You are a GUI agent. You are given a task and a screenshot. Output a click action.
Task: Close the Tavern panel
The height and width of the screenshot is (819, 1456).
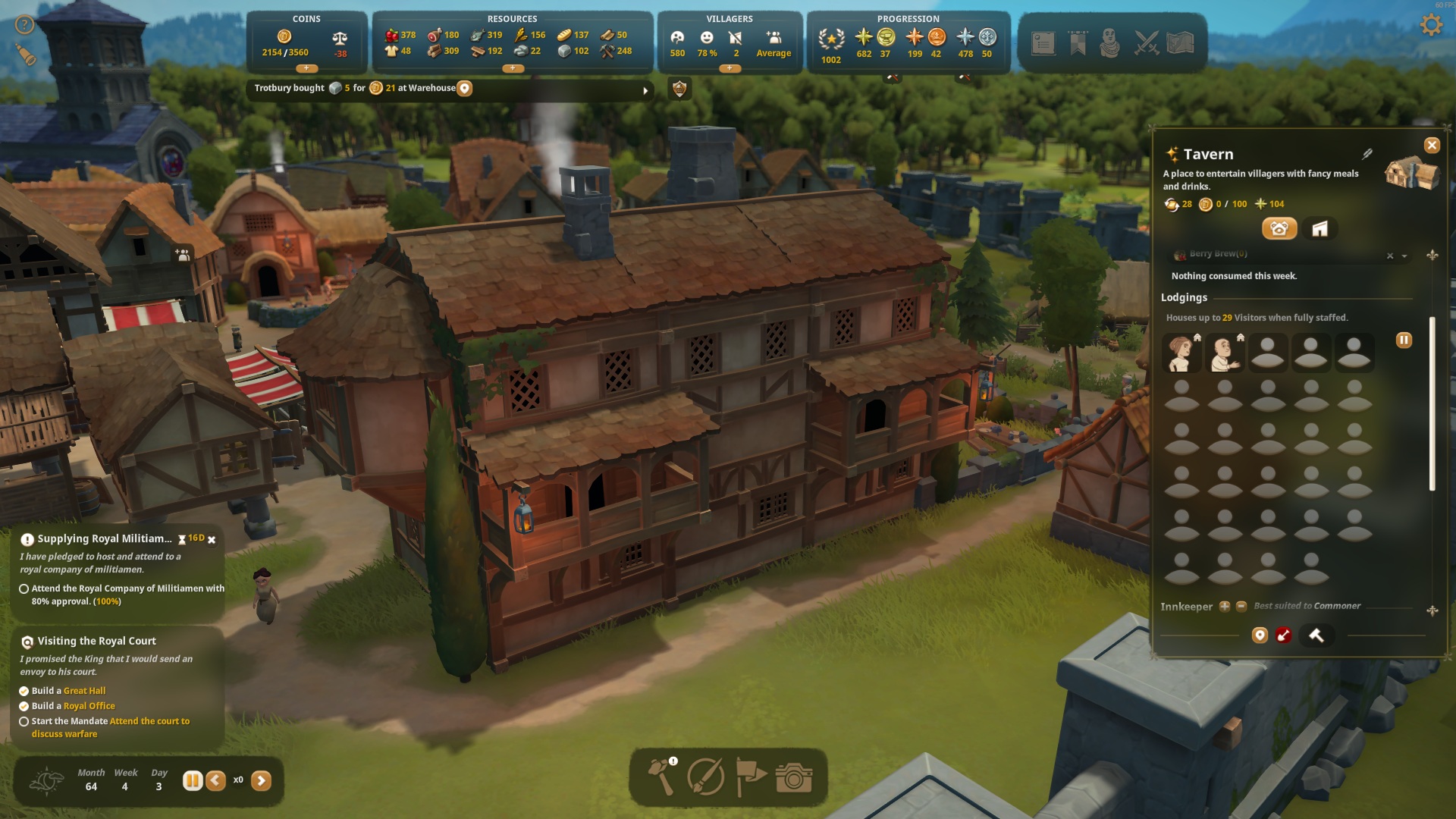[1431, 146]
